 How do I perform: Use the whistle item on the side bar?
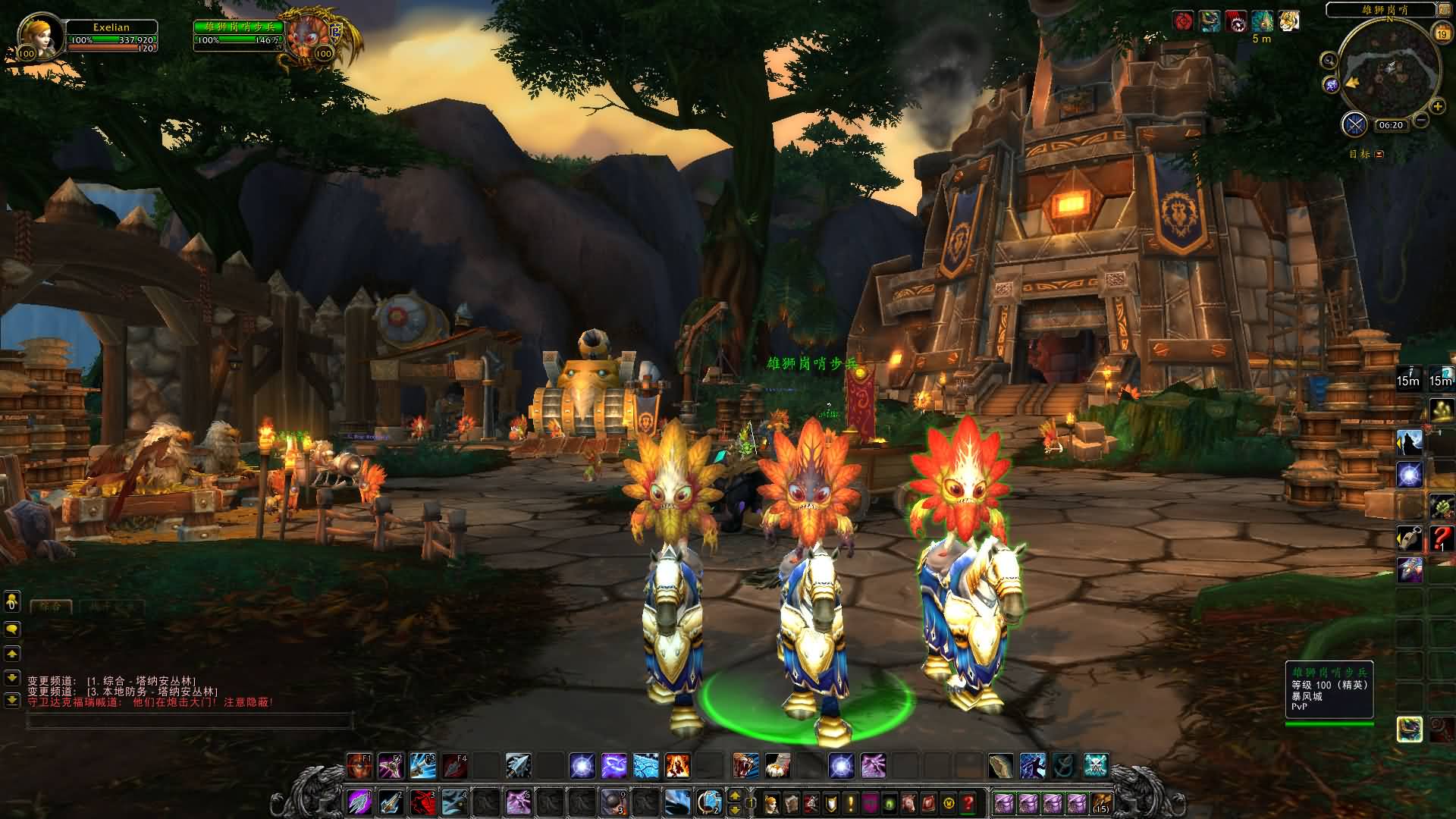[1409, 538]
